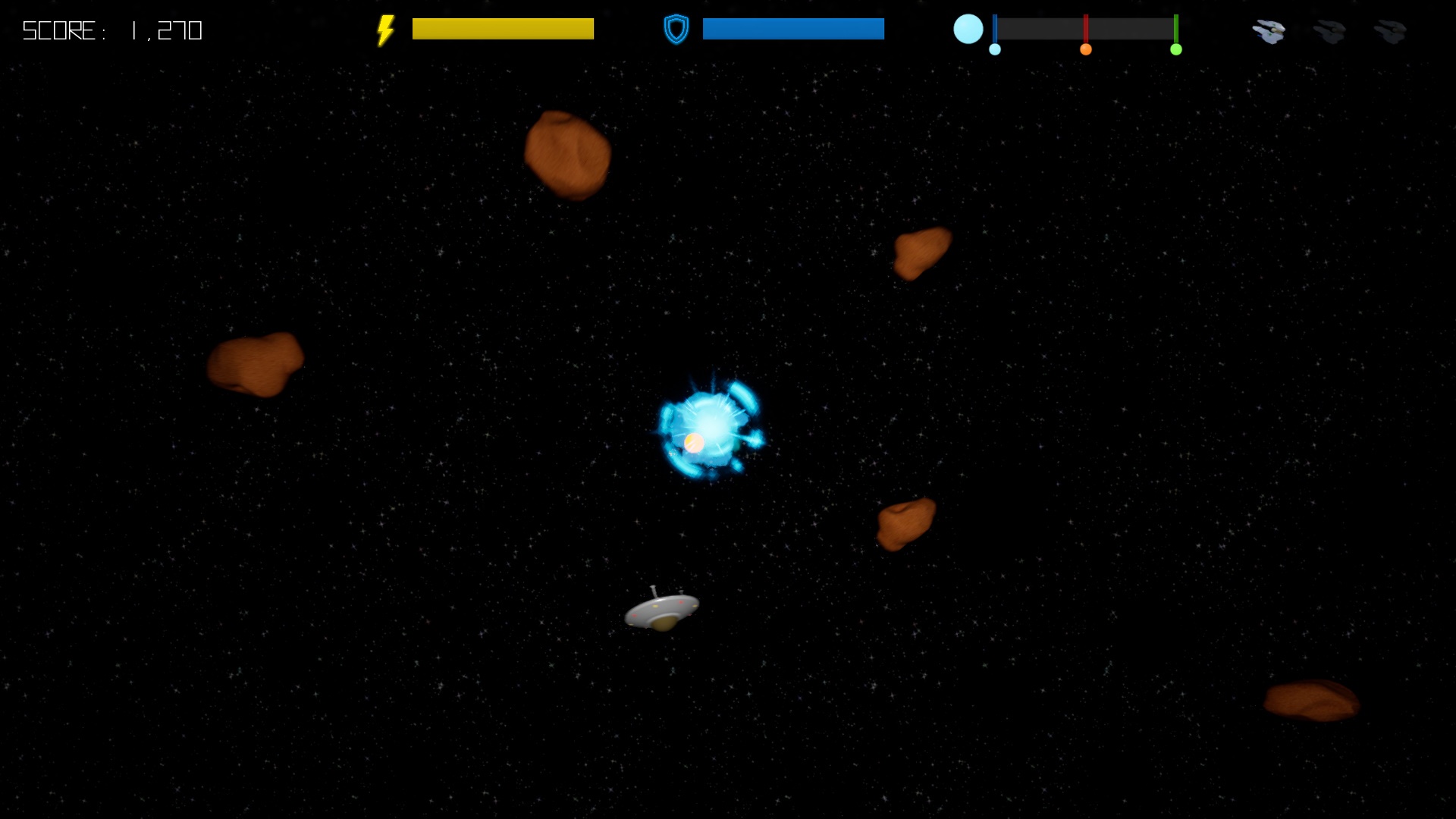Click the blue shield icon
This screenshot has width=1456, height=819.
(675, 29)
